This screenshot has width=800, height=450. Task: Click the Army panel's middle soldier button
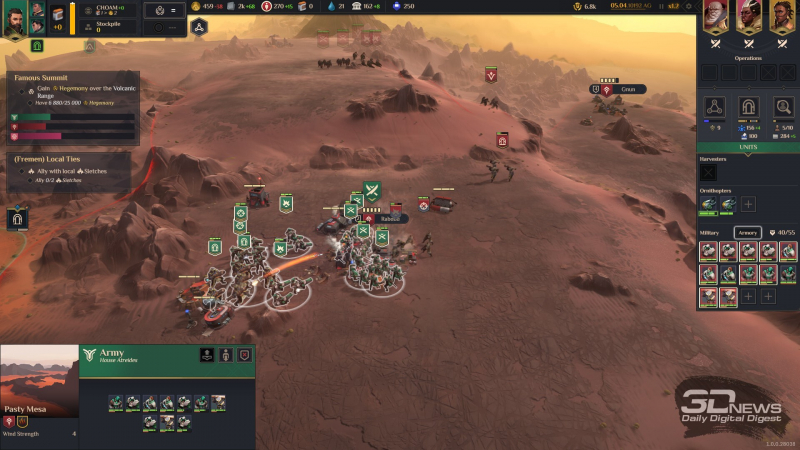pos(225,355)
